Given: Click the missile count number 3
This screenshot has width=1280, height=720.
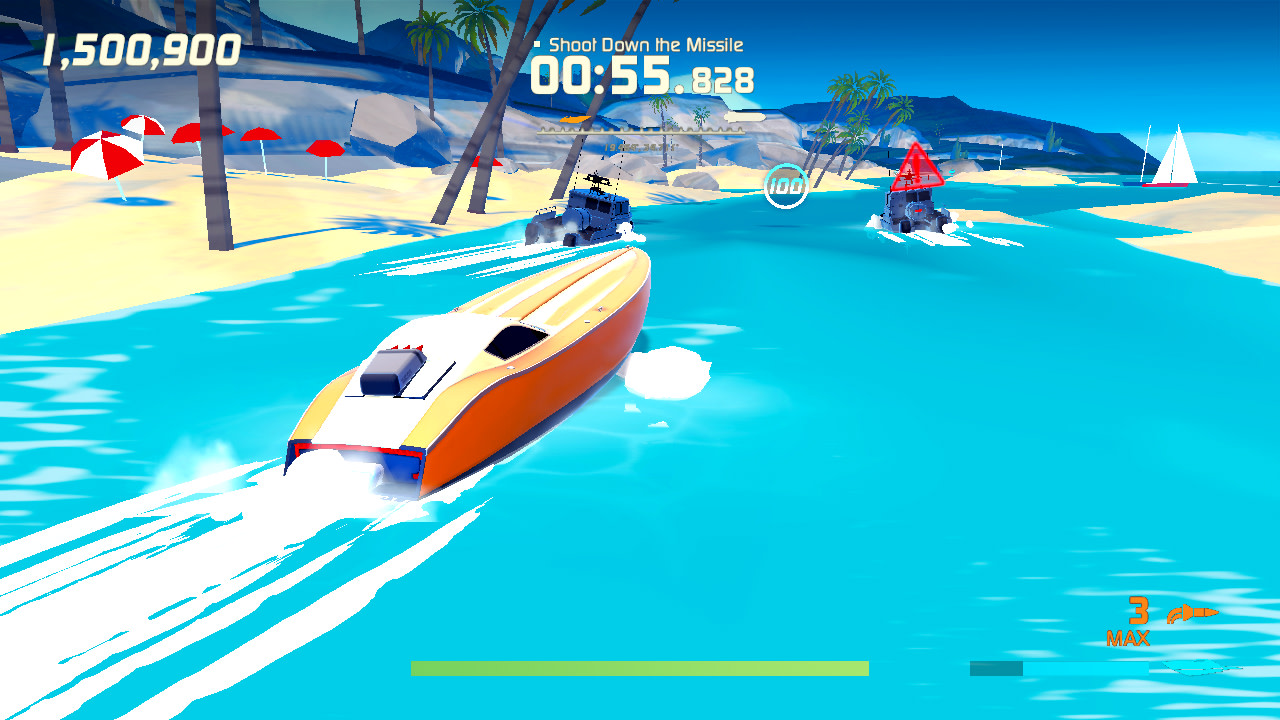Looking at the screenshot, I should click(x=1139, y=608).
